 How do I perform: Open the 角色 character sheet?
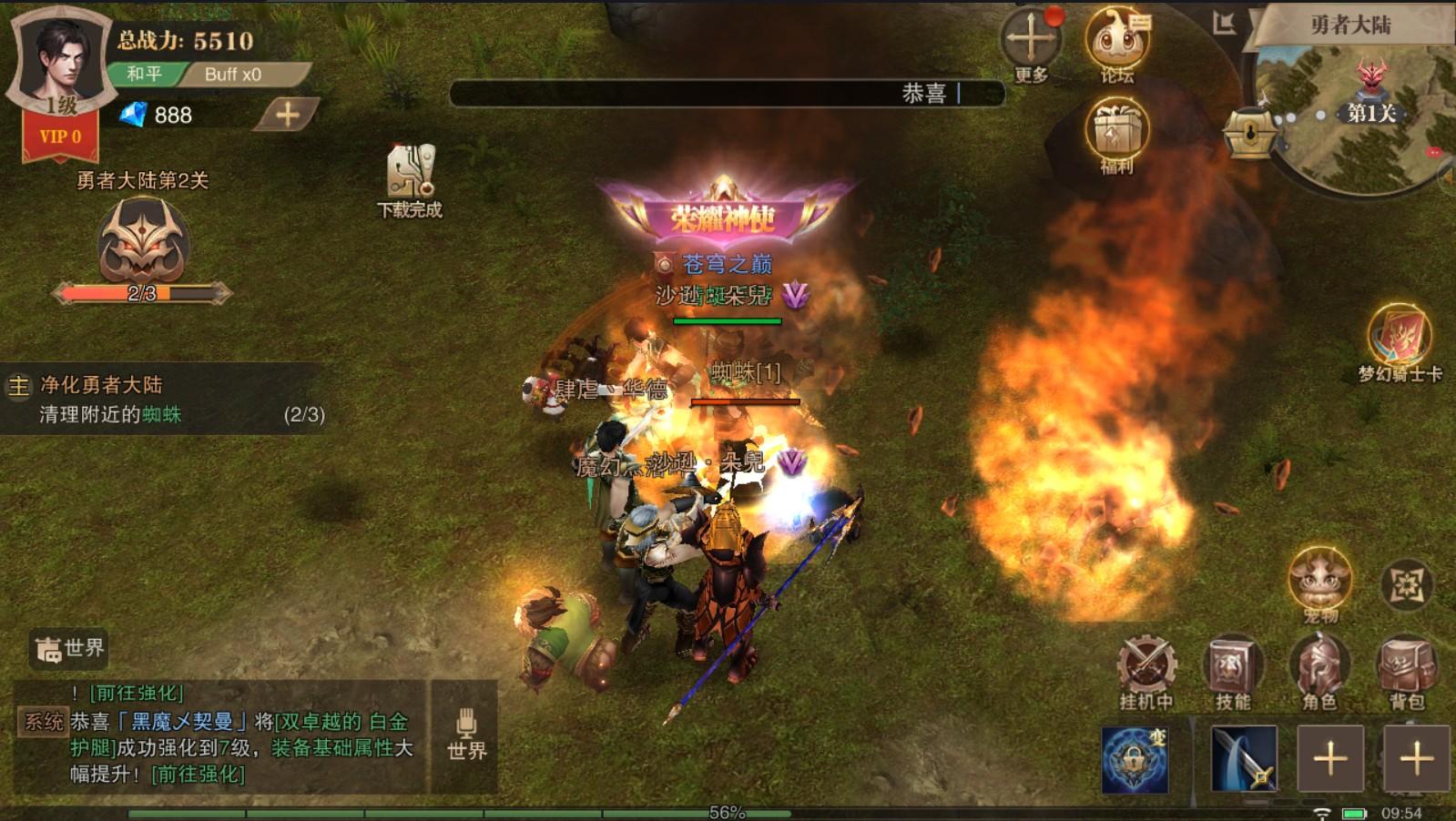tap(1319, 669)
